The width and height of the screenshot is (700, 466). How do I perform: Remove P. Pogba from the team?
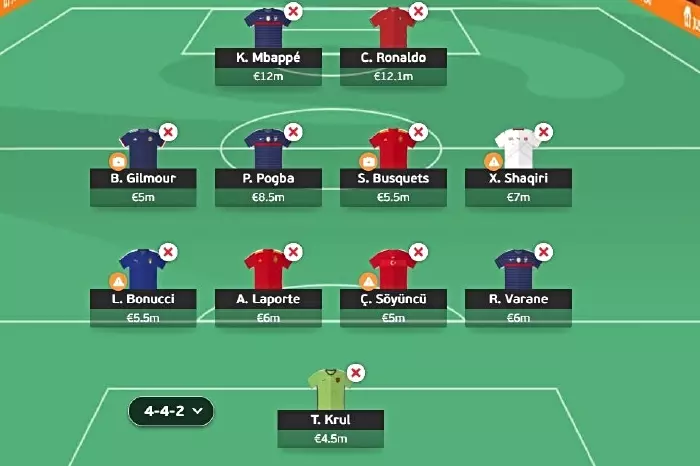click(293, 132)
